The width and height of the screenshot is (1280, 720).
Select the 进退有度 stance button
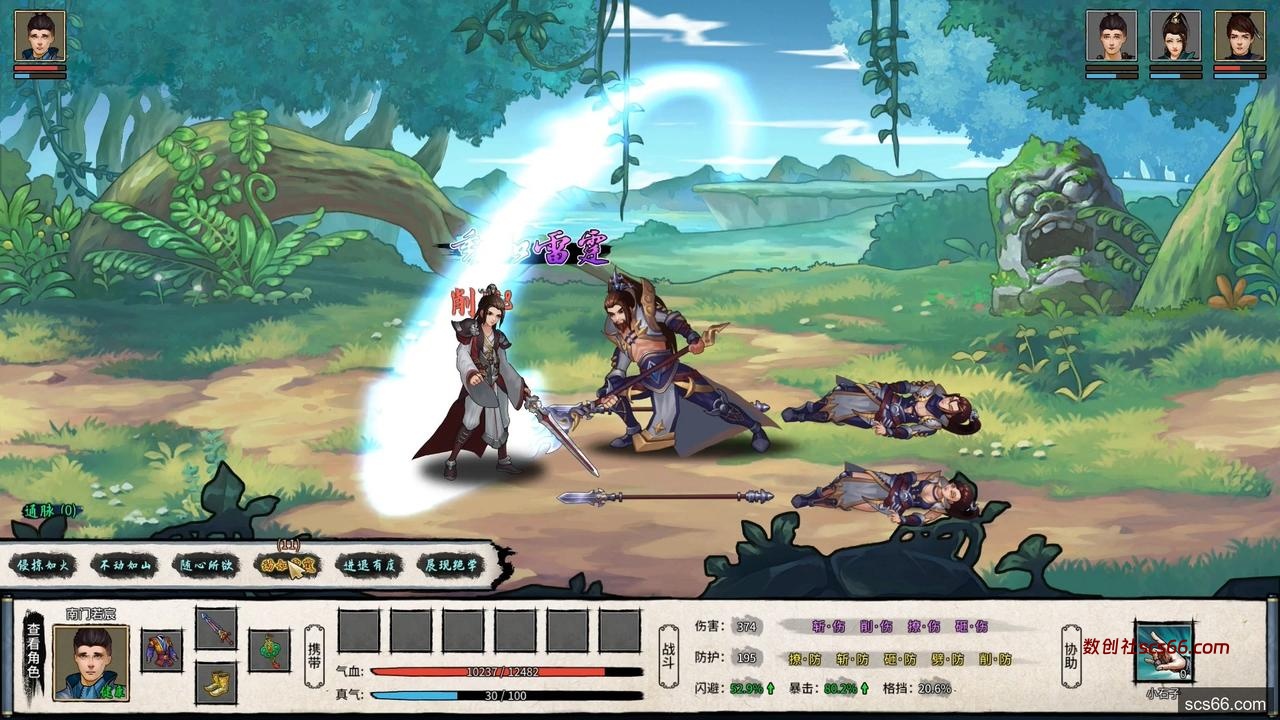click(368, 565)
